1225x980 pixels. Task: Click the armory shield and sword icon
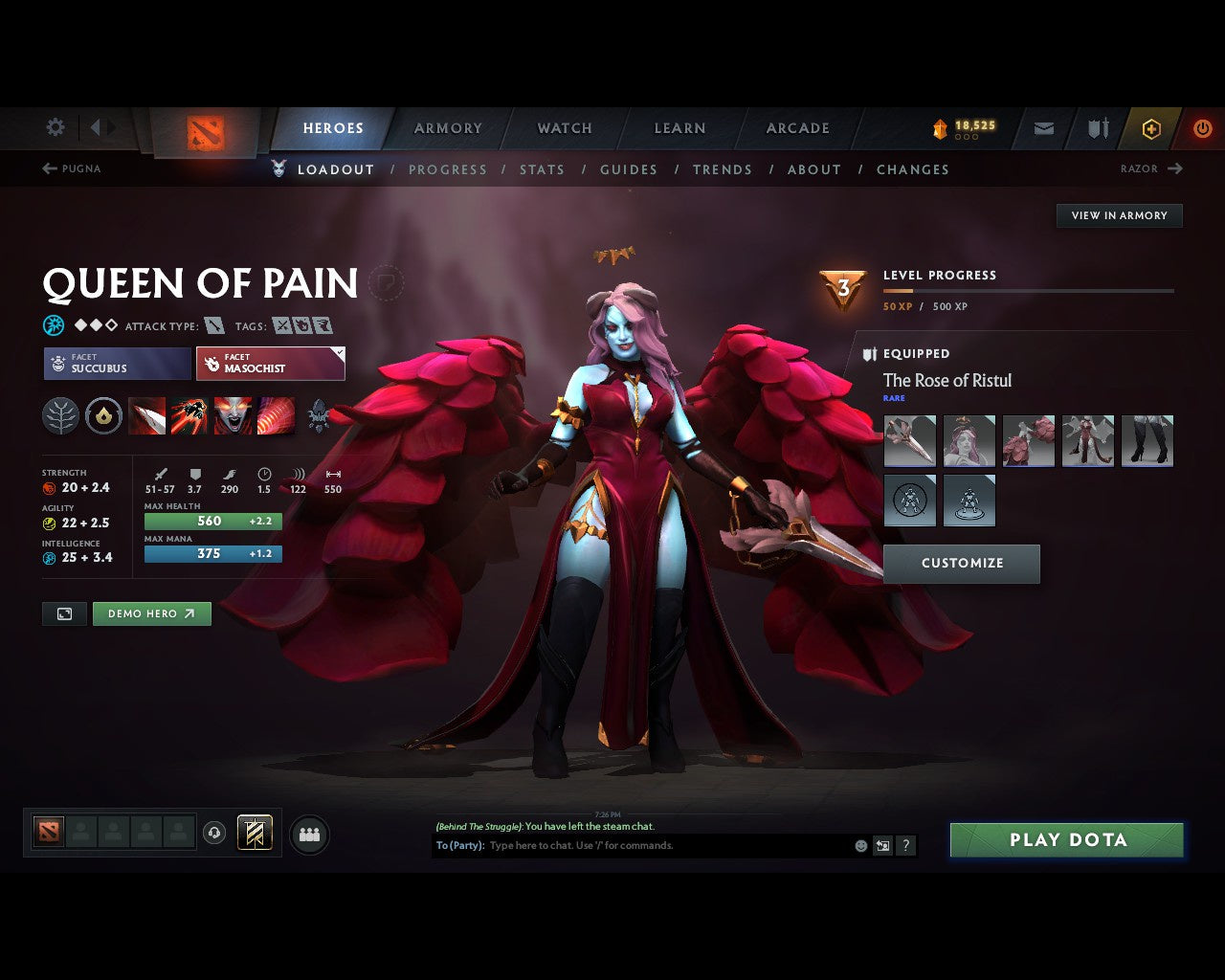[1097, 128]
